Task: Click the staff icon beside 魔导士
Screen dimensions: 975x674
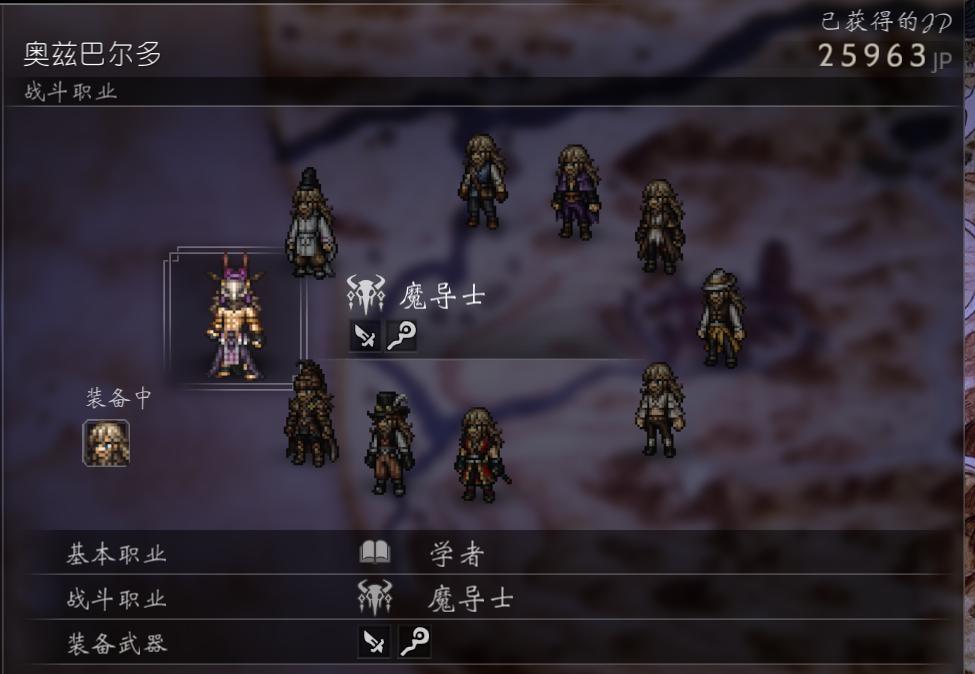Action: tap(401, 336)
